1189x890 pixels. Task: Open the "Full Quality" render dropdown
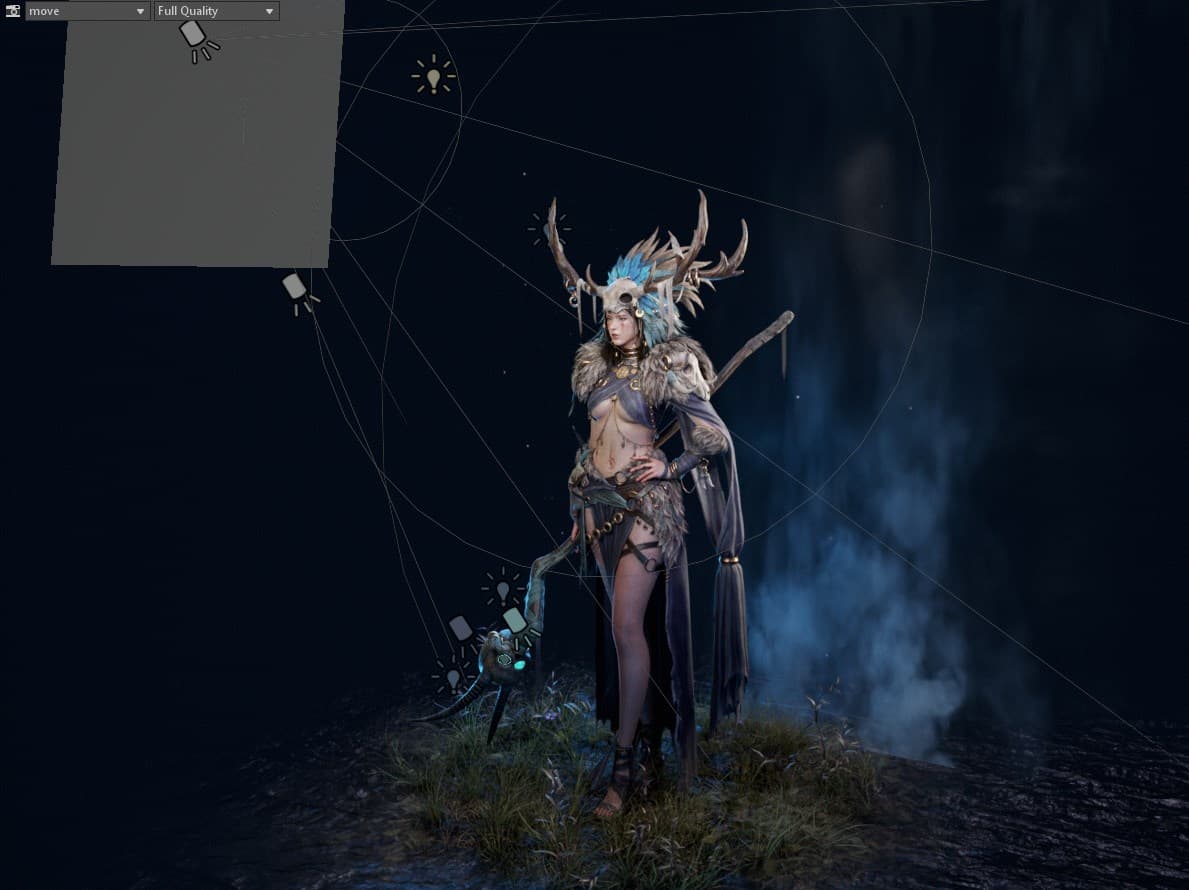[x=216, y=11]
